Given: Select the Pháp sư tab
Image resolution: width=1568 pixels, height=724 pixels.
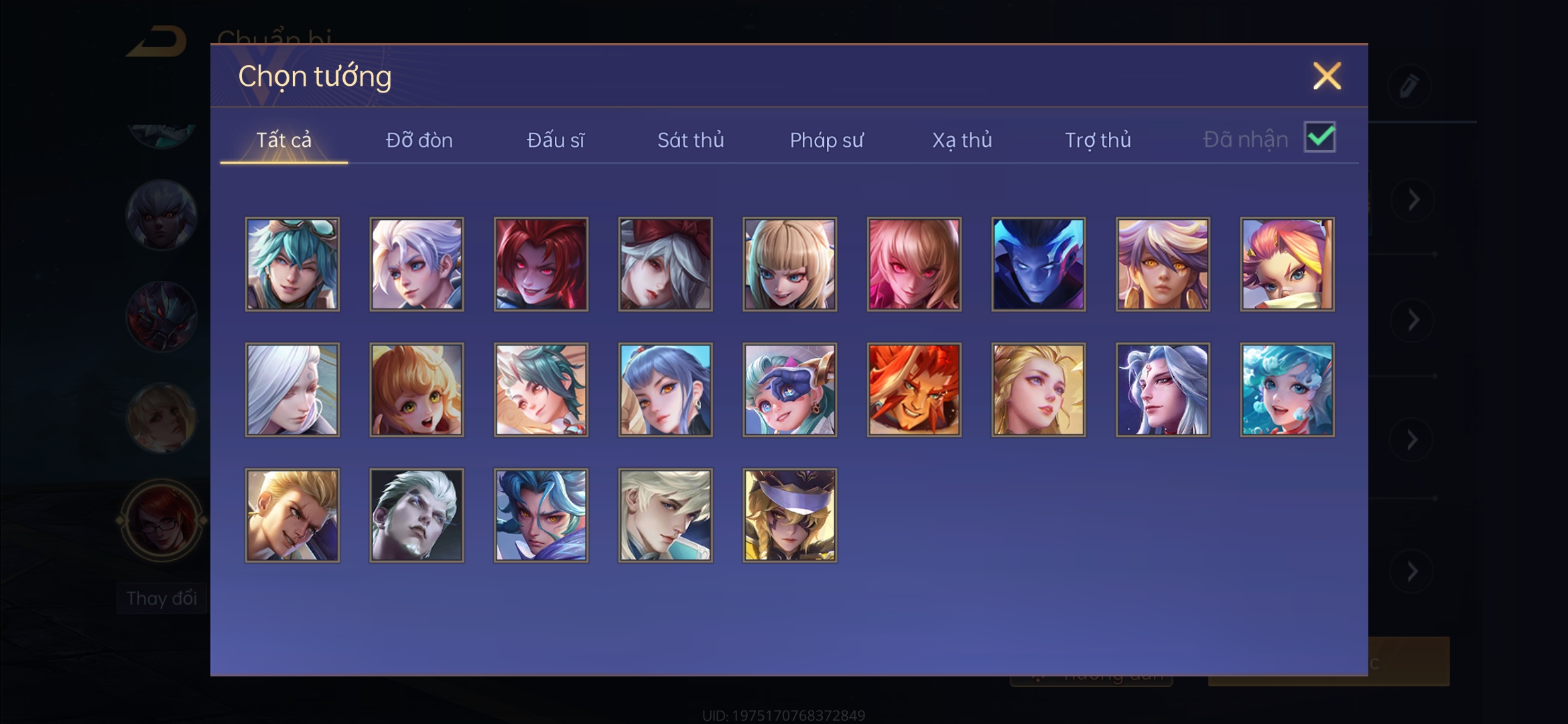Looking at the screenshot, I should pyautogui.click(x=826, y=140).
